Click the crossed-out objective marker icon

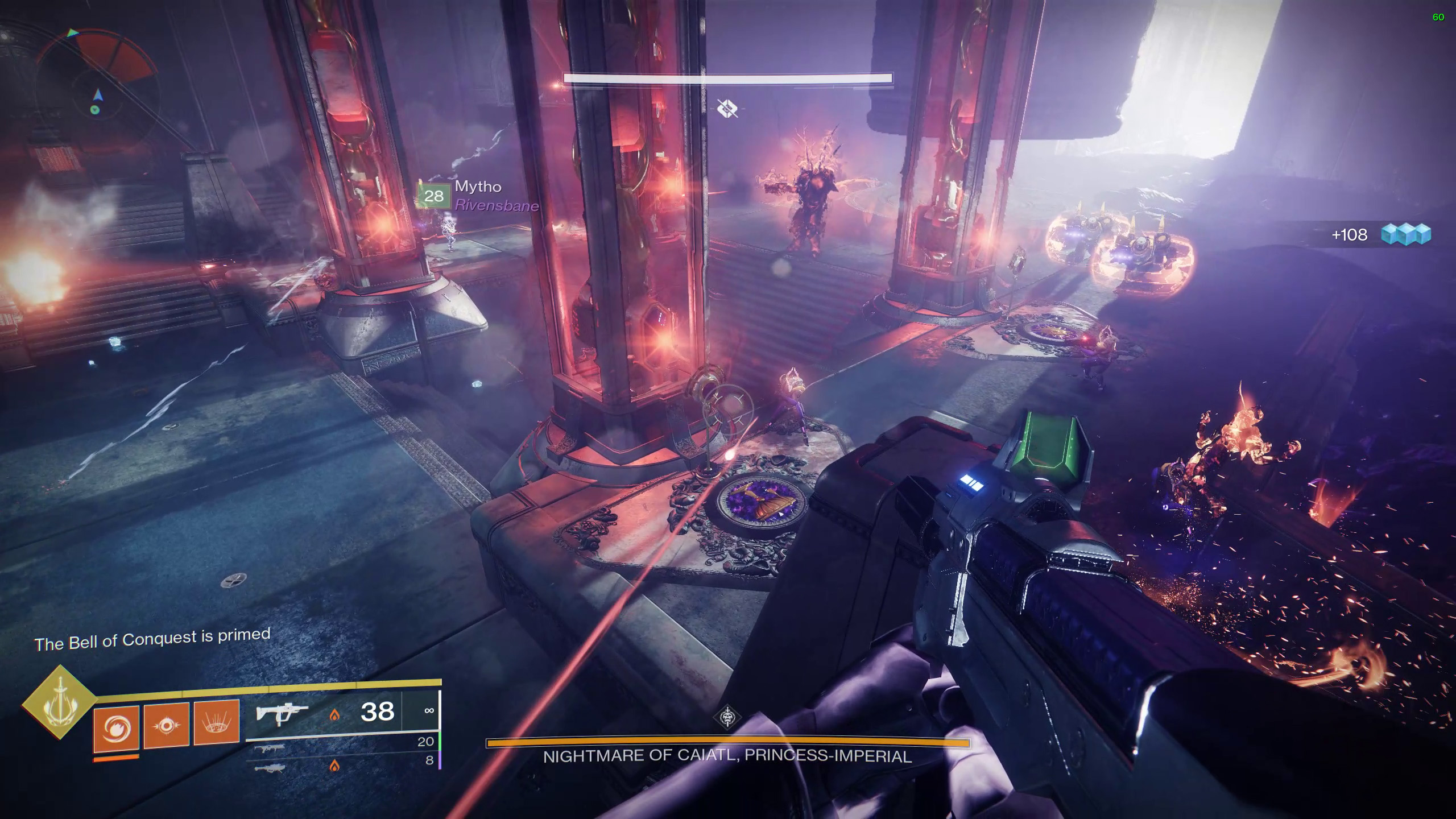tap(727, 108)
